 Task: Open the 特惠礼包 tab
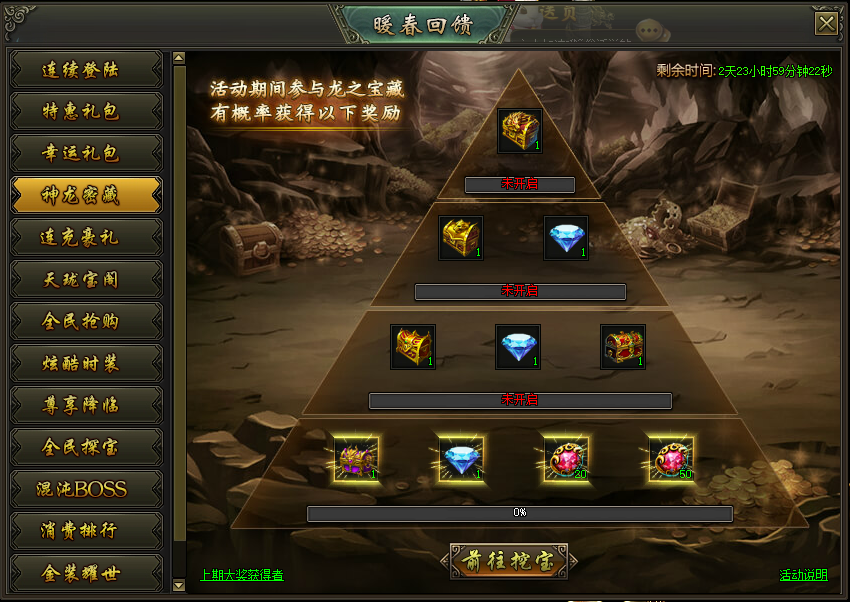point(85,111)
